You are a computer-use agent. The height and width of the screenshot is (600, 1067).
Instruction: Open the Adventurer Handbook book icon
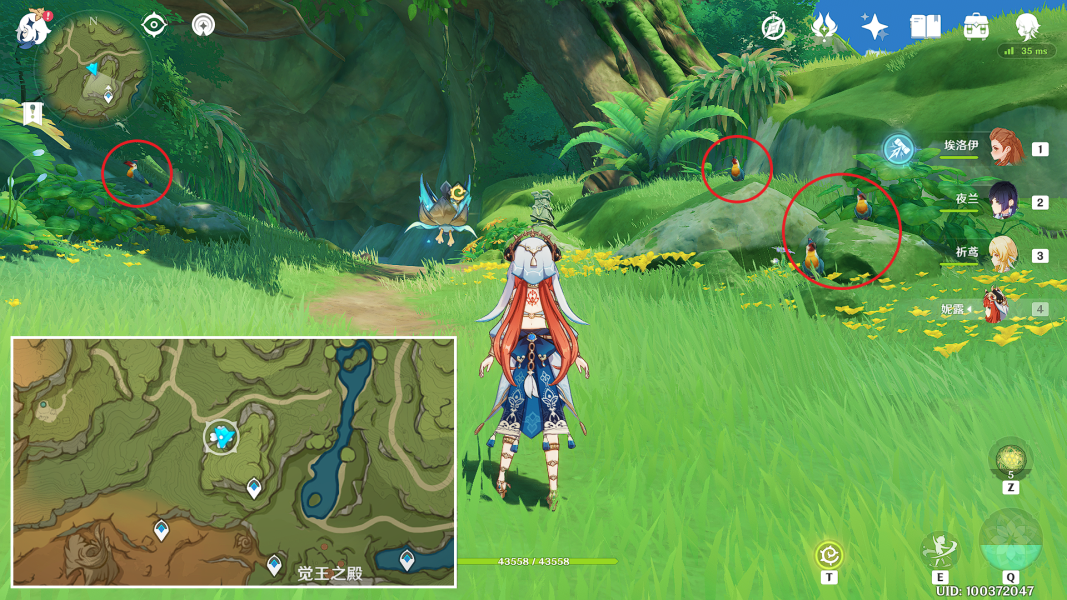925,27
